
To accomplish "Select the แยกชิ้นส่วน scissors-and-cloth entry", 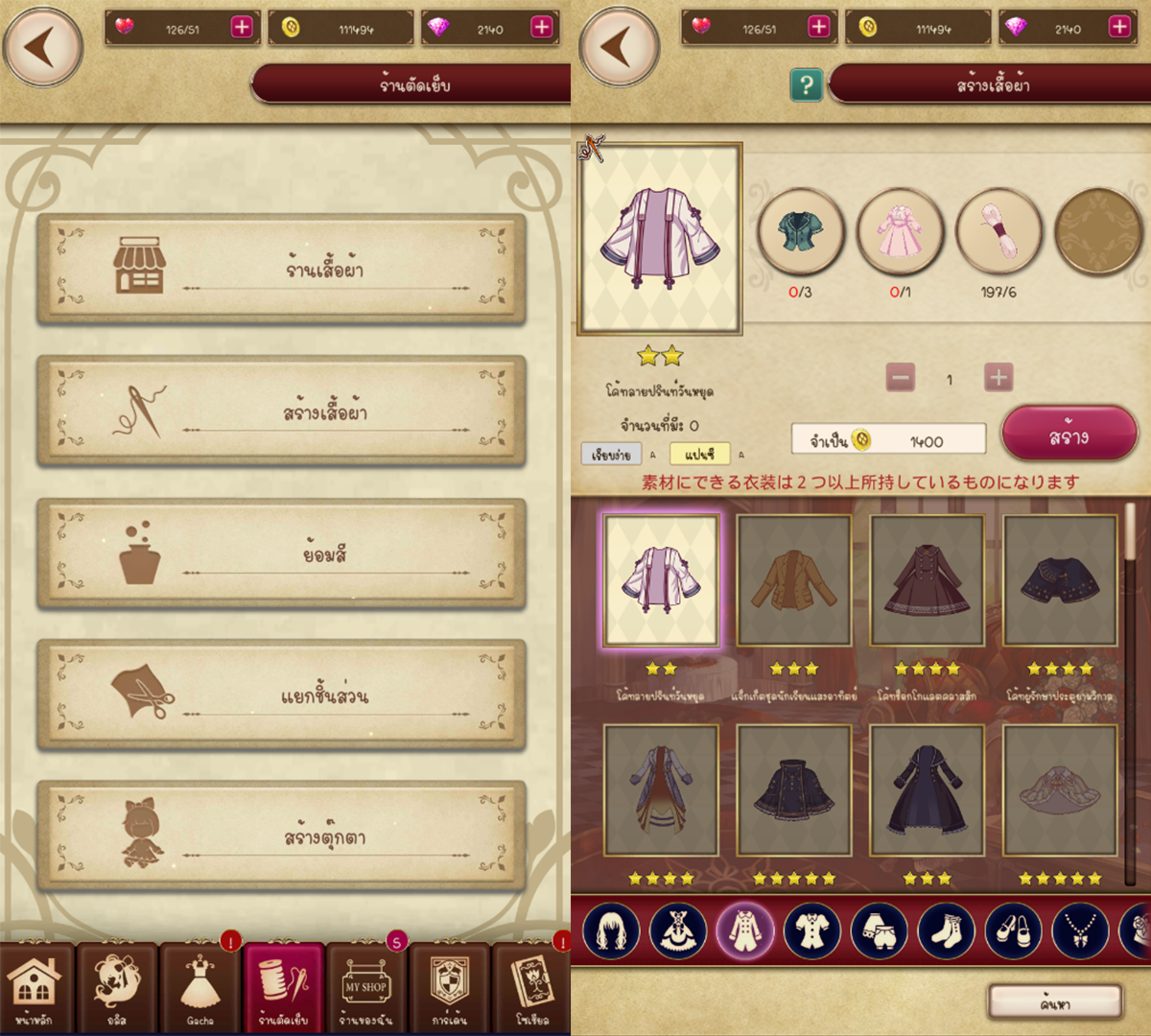I will (x=281, y=695).
